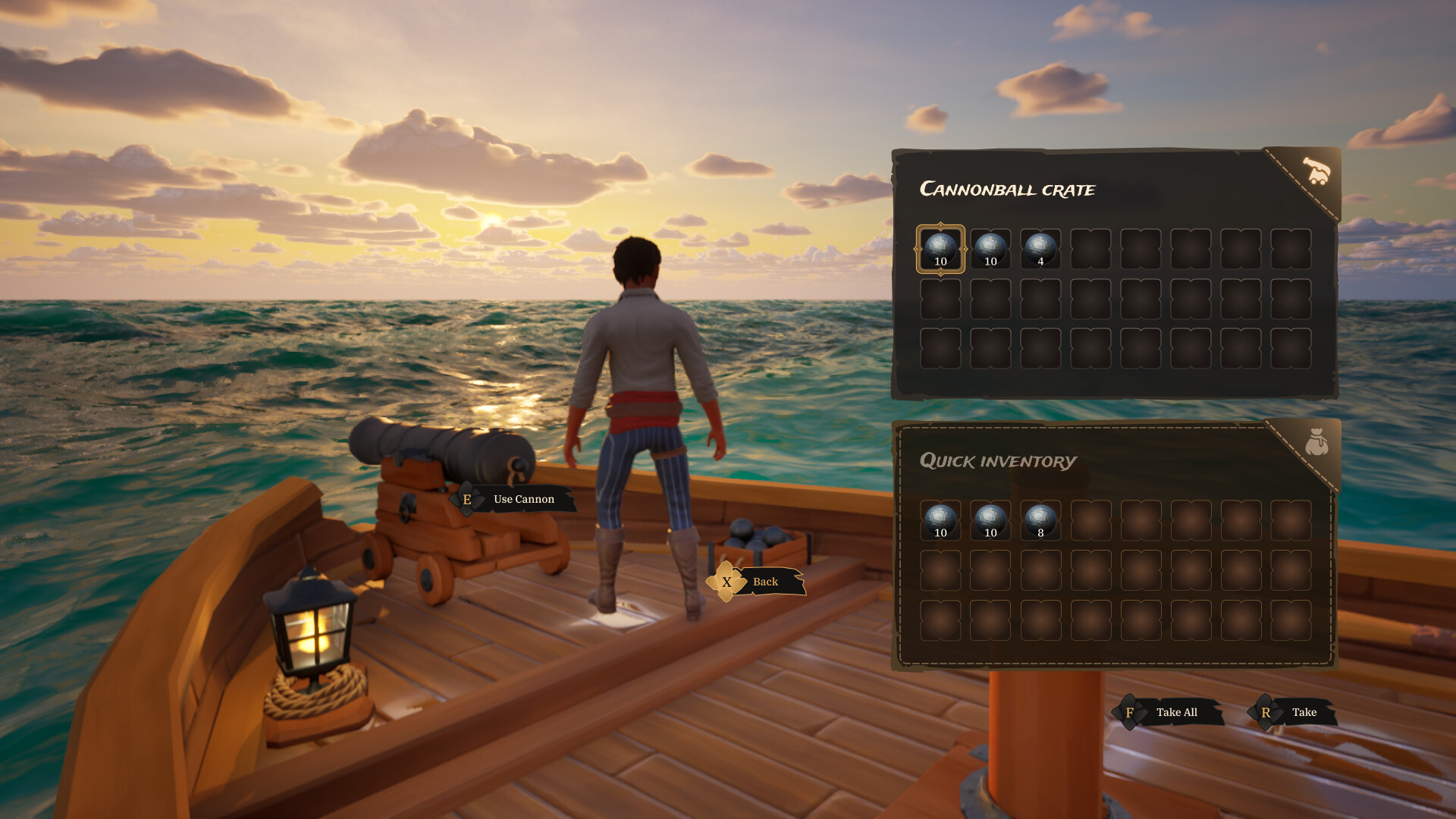Click the Back prompt

coord(766,582)
